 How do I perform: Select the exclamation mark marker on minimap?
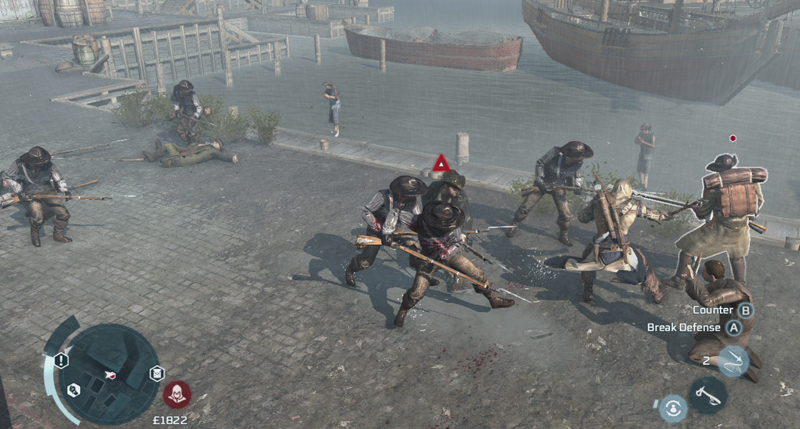pyautogui.click(x=62, y=360)
